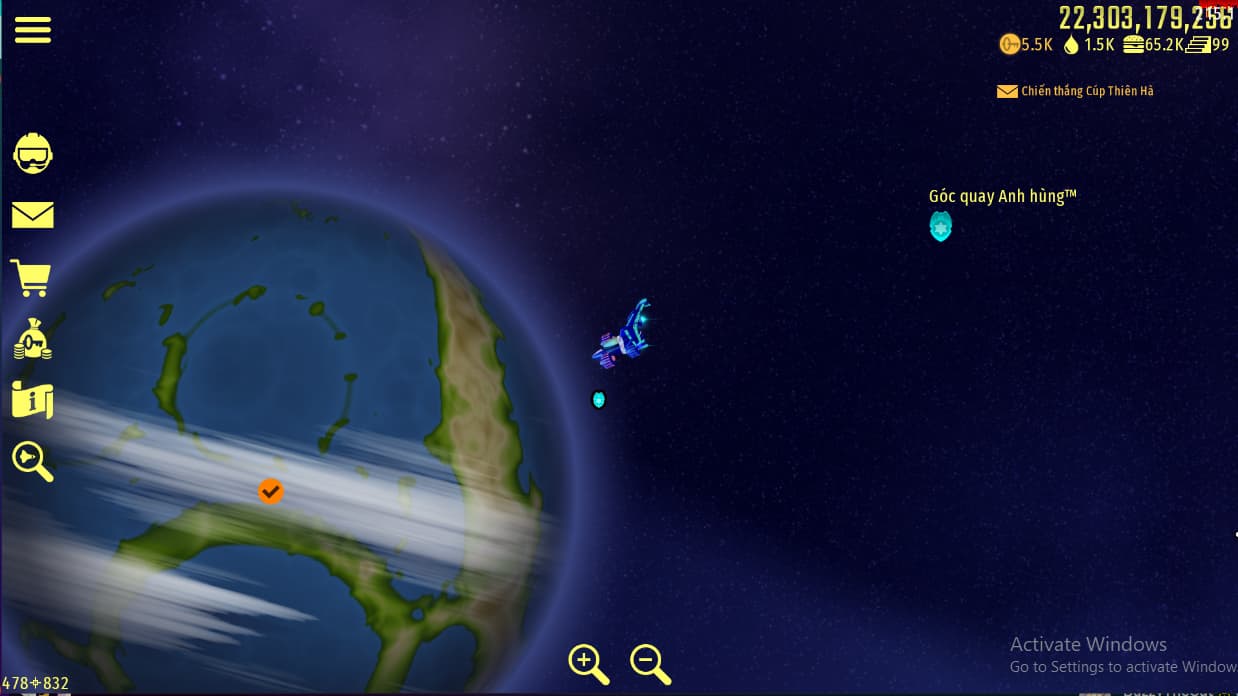
Task: Zoom out the galaxy map
Action: (x=650, y=663)
